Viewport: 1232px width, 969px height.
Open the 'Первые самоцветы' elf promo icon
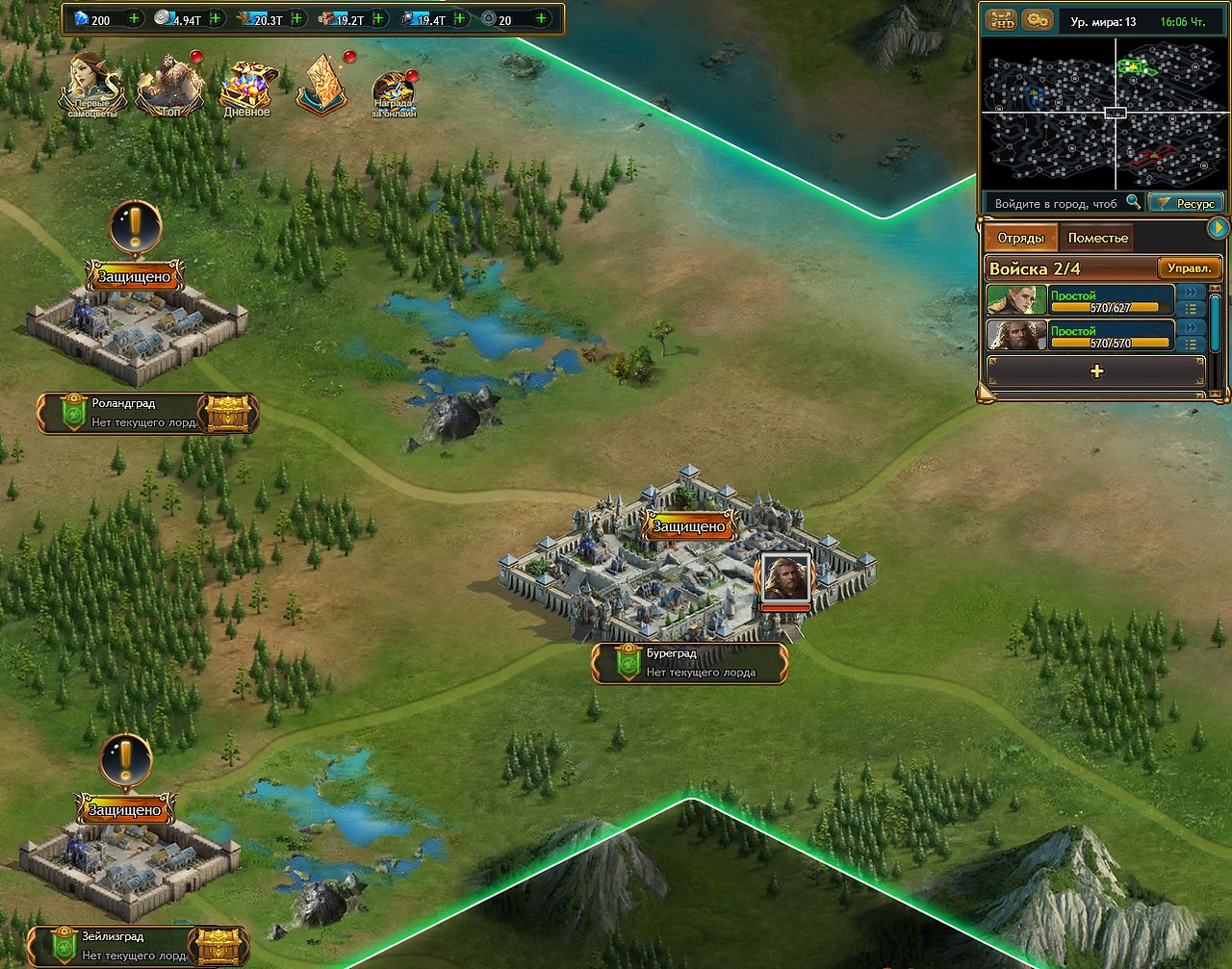coord(92,85)
